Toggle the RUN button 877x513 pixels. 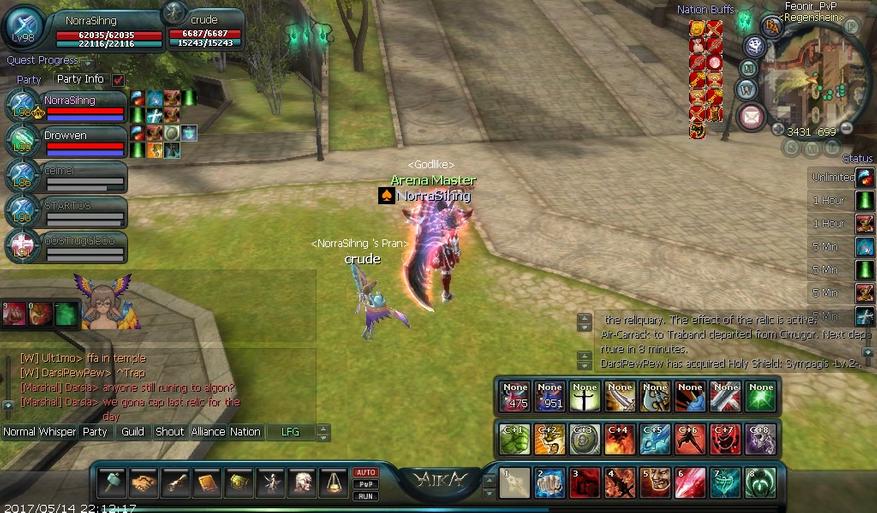click(x=365, y=495)
